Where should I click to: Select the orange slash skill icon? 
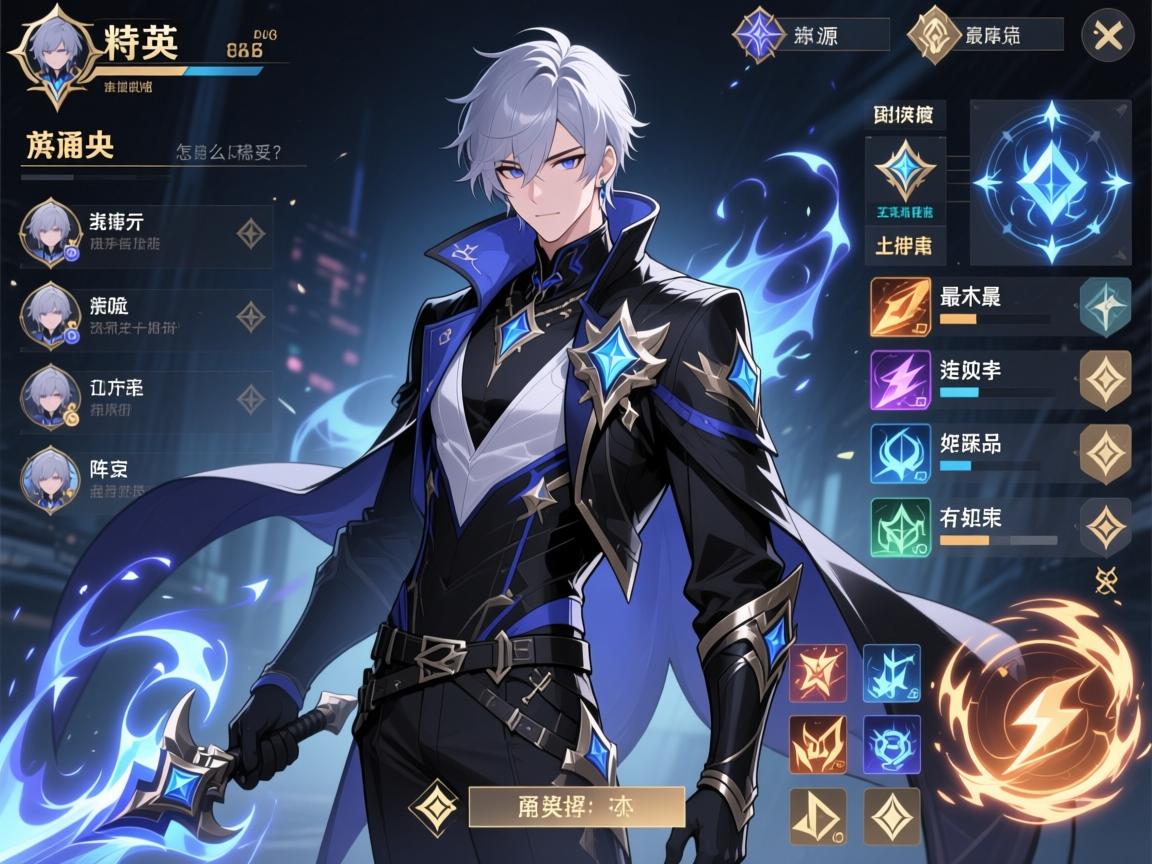(900, 307)
